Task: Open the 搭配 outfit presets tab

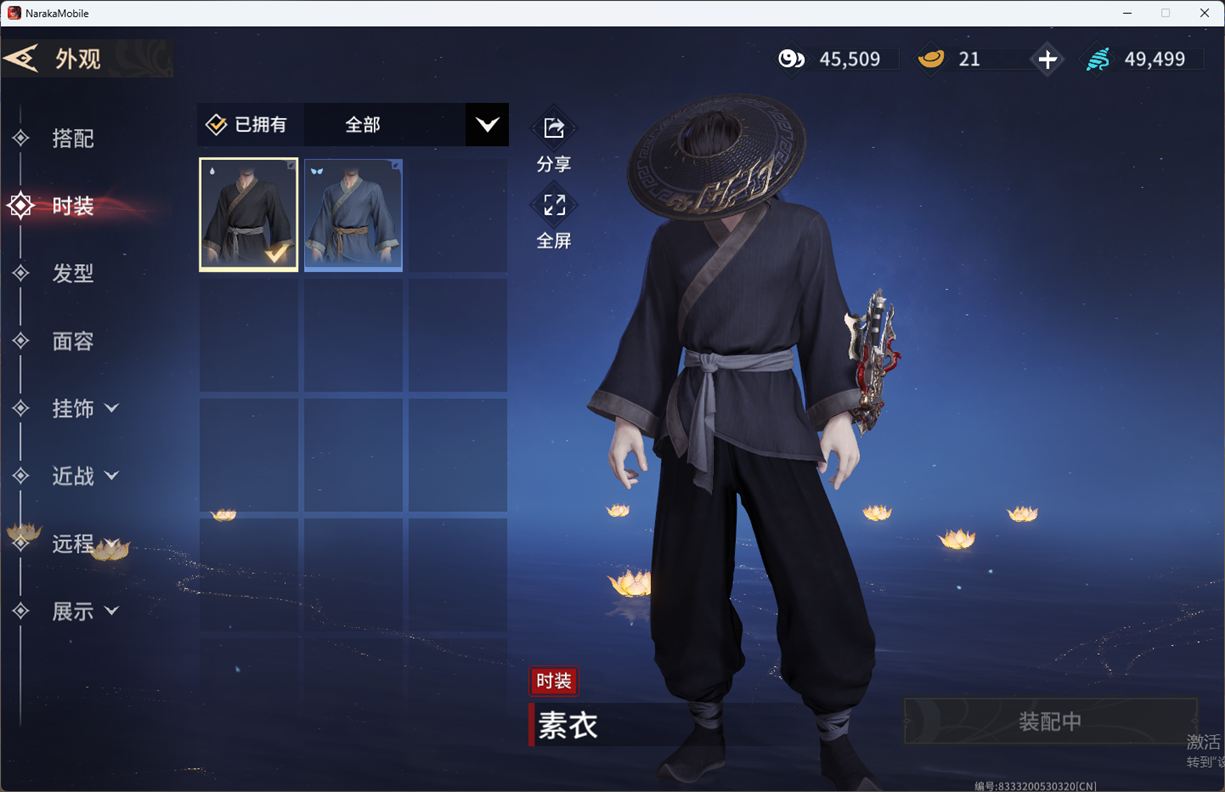Action: 72,138
